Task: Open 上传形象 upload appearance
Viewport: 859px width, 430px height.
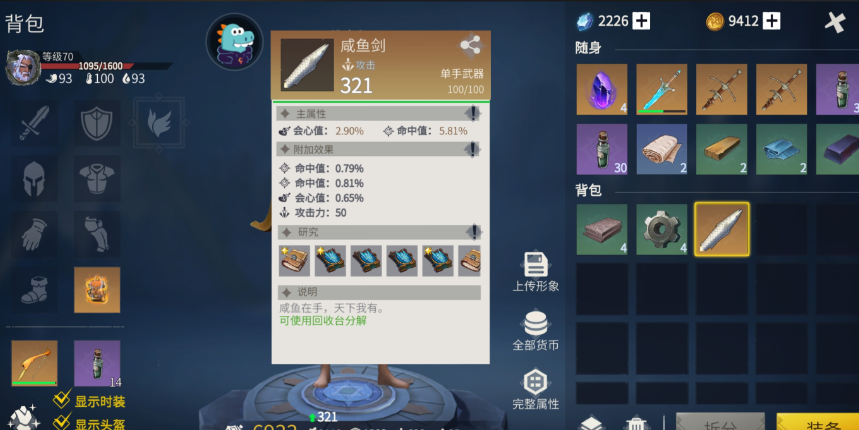Action: tap(535, 271)
